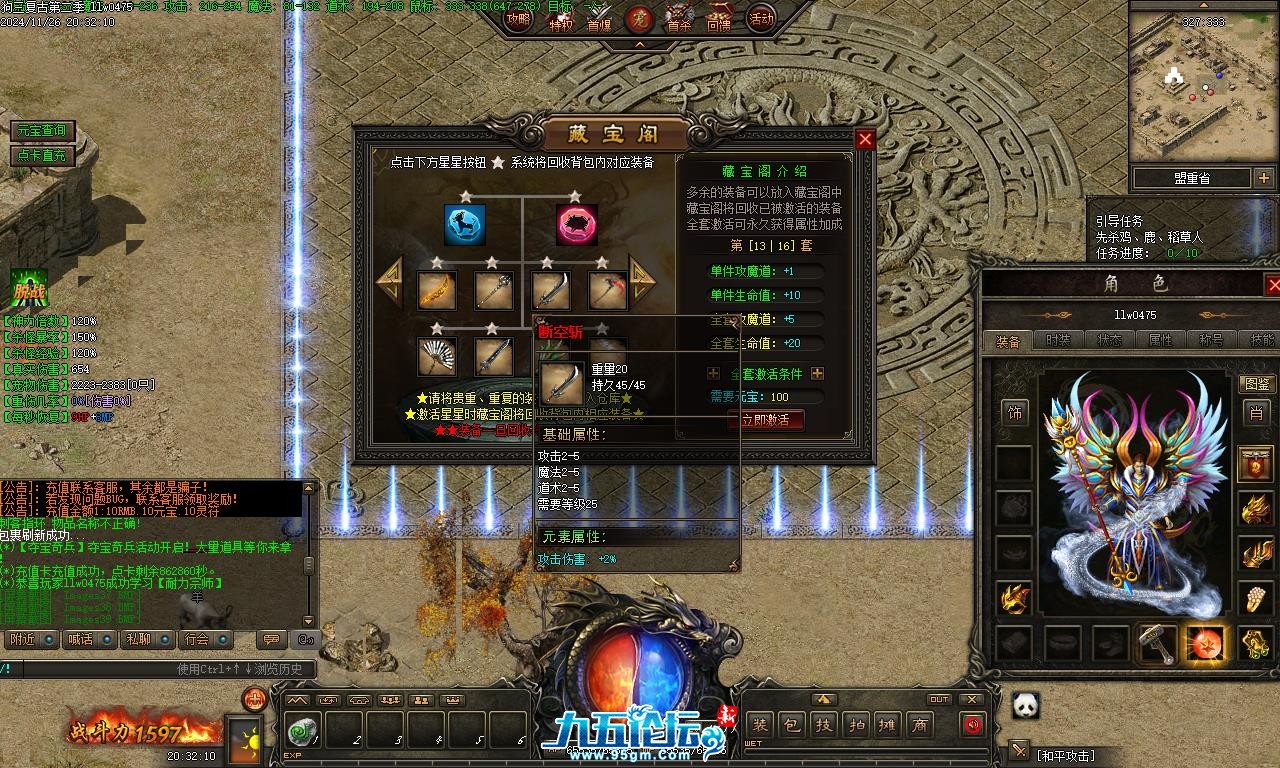The width and height of the screenshot is (1280, 768).
Task: Click the 立即激活 activate button
Action: click(x=765, y=420)
